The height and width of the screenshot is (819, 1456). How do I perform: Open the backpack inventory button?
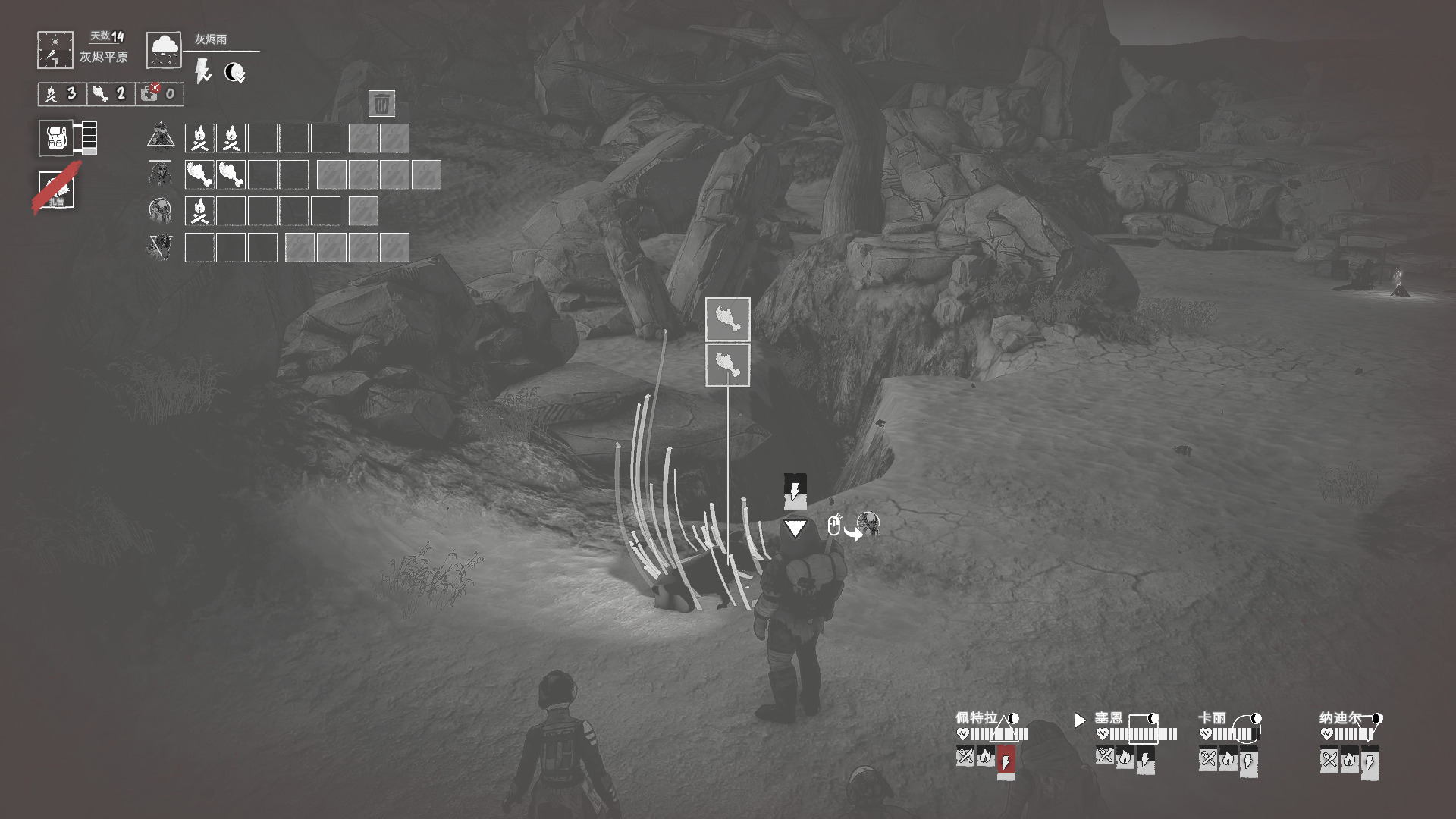point(57,138)
